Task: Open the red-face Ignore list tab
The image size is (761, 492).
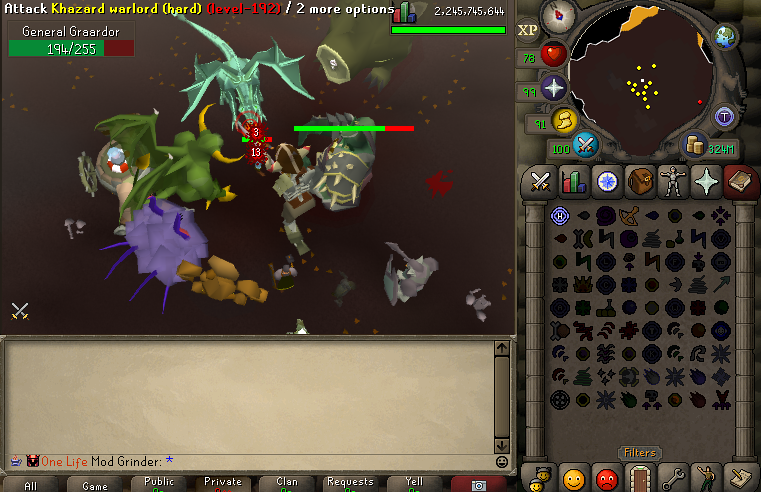Action: pyautogui.click(x=606, y=477)
